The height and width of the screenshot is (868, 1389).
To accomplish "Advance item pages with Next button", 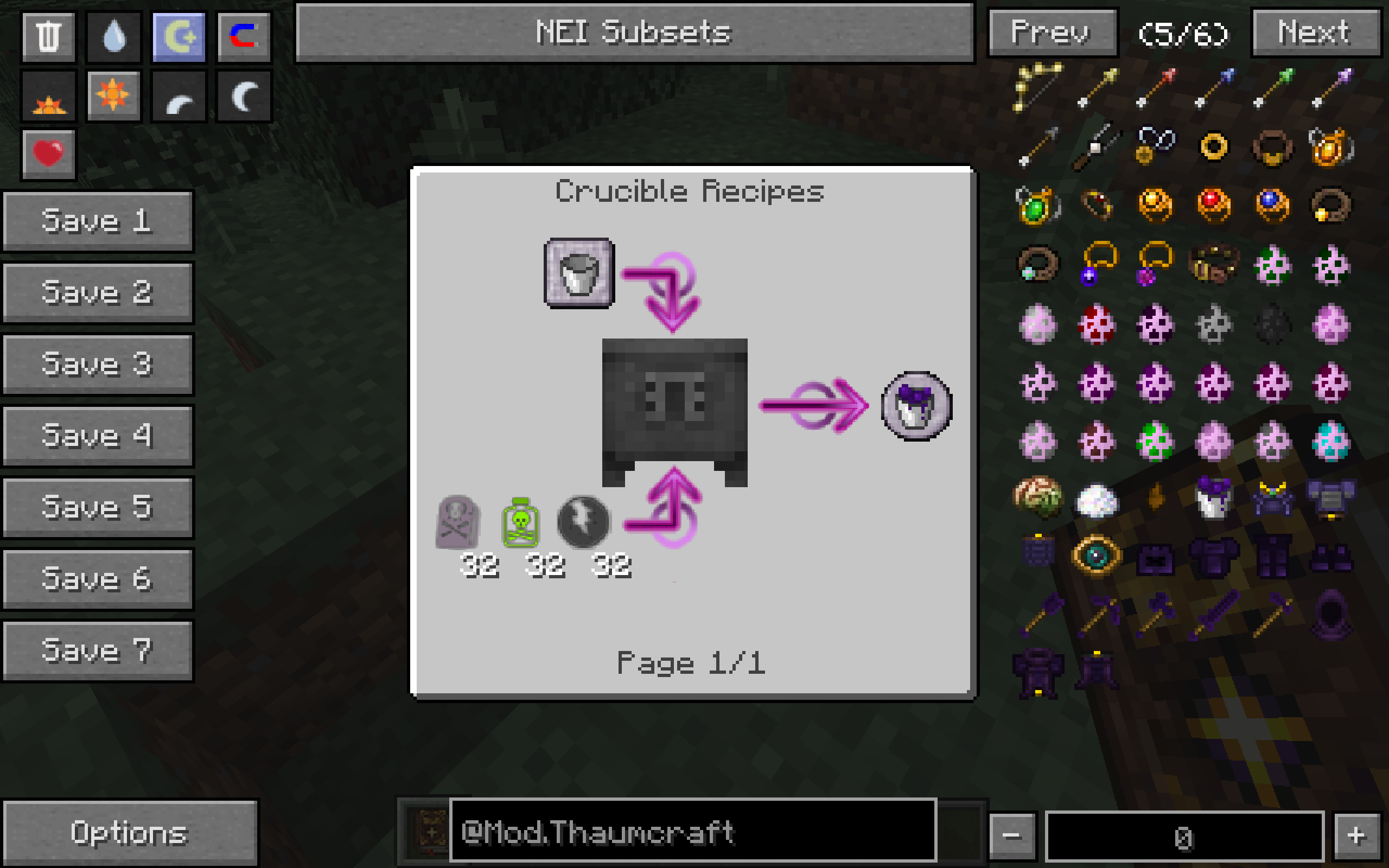I will pyautogui.click(x=1314, y=33).
